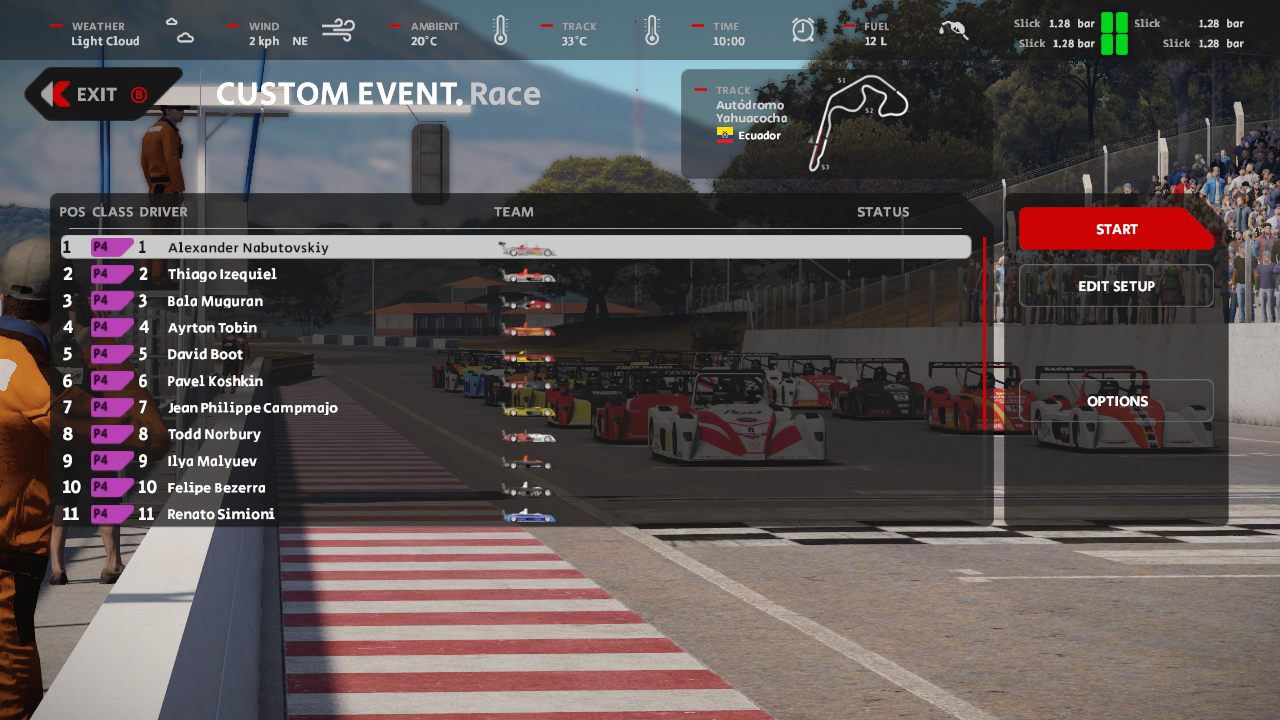Start the race with the START button
The width and height of the screenshot is (1280, 720).
pos(1115,229)
